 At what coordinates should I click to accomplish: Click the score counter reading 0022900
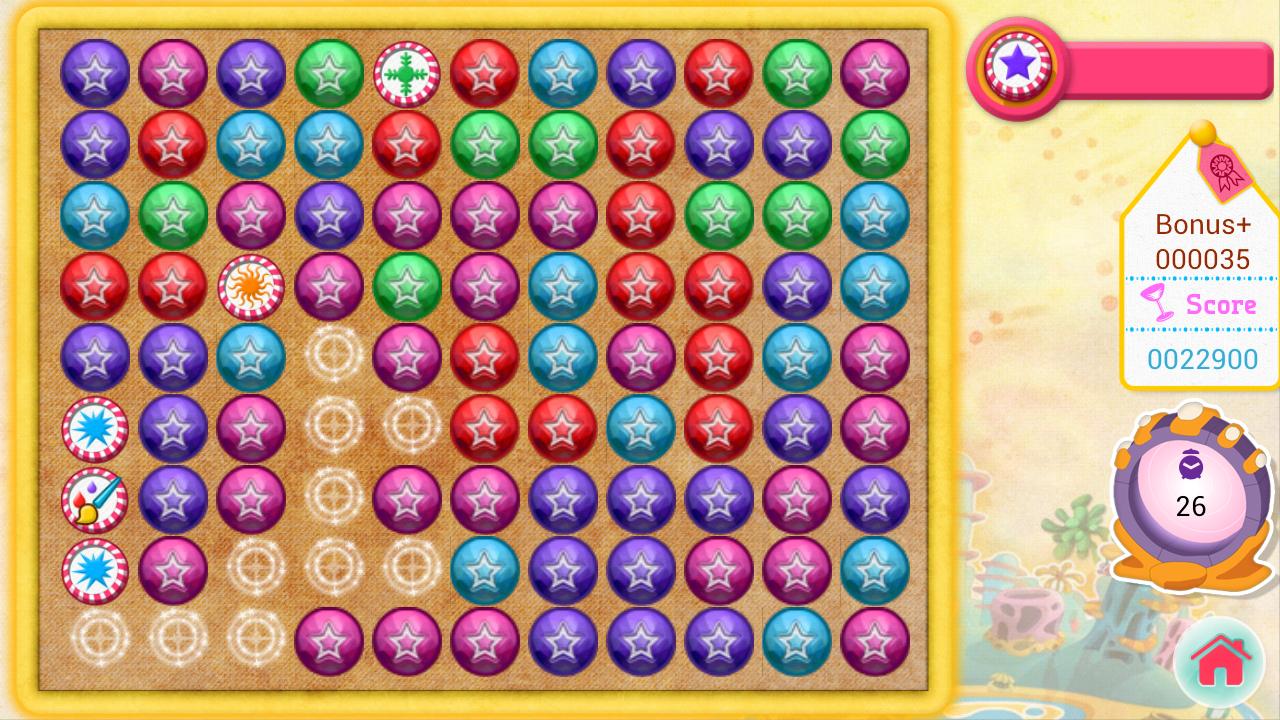(x=1202, y=359)
